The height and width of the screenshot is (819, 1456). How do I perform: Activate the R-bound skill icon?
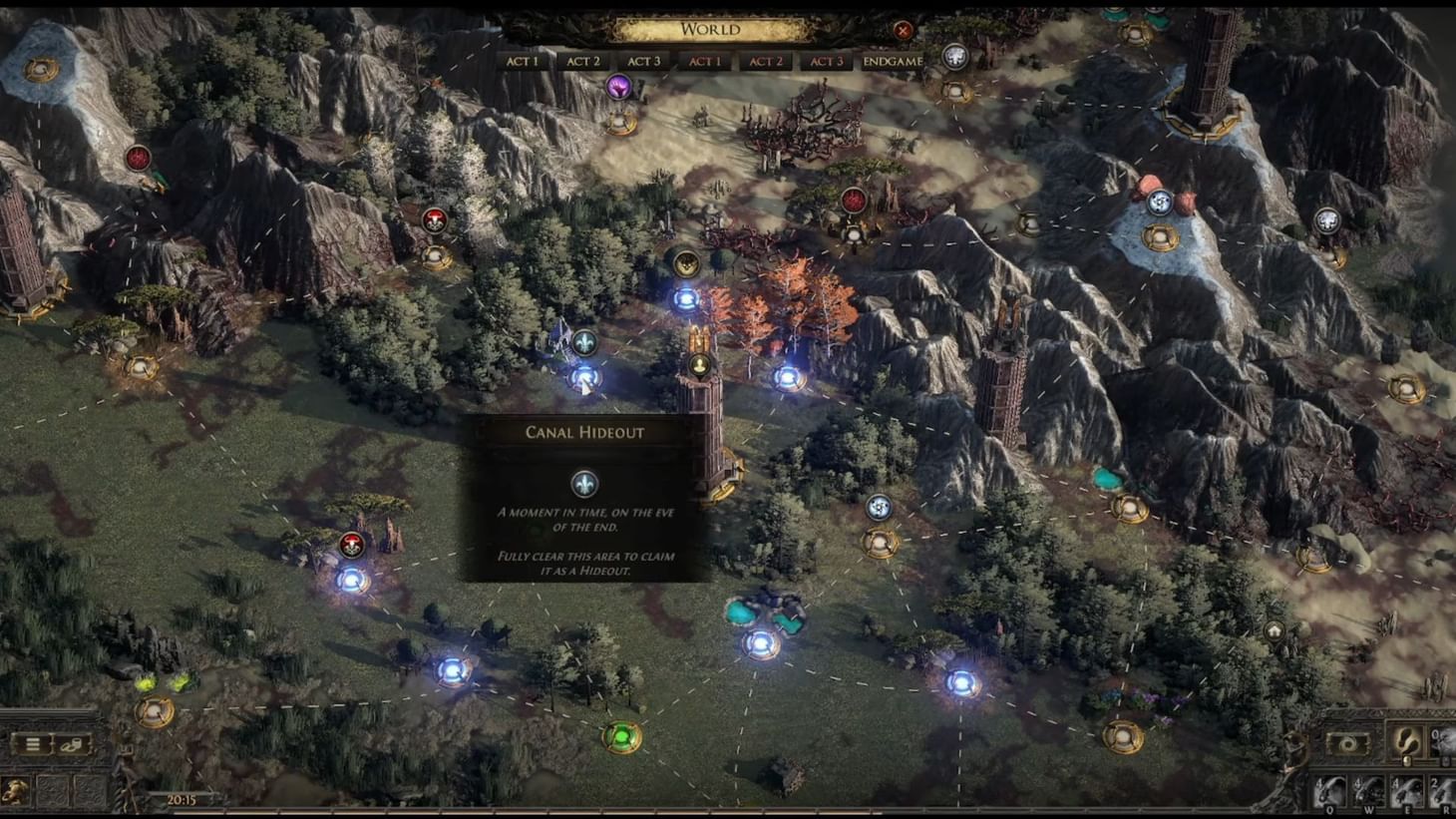click(x=1445, y=792)
